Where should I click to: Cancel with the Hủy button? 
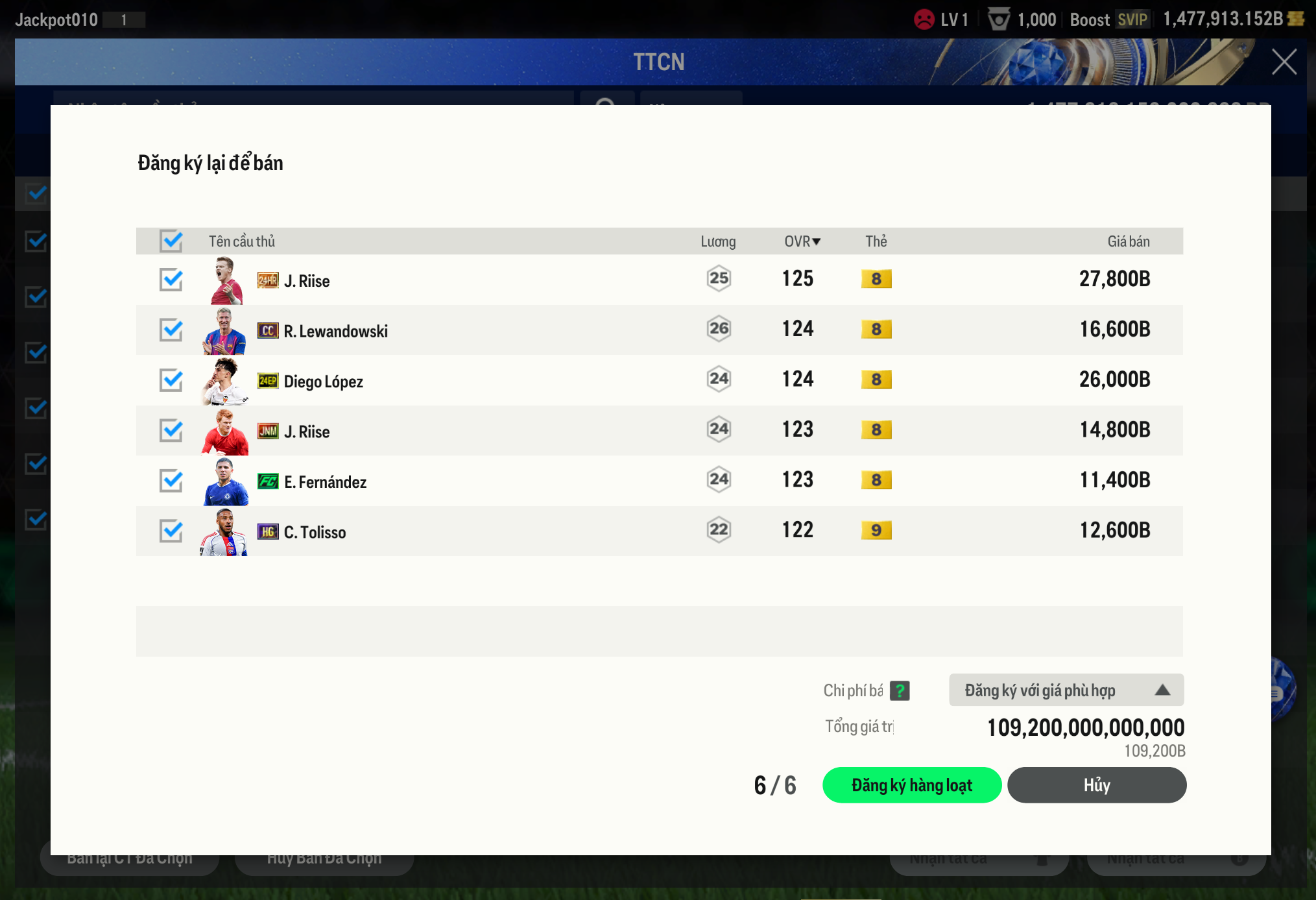pyautogui.click(x=1096, y=785)
